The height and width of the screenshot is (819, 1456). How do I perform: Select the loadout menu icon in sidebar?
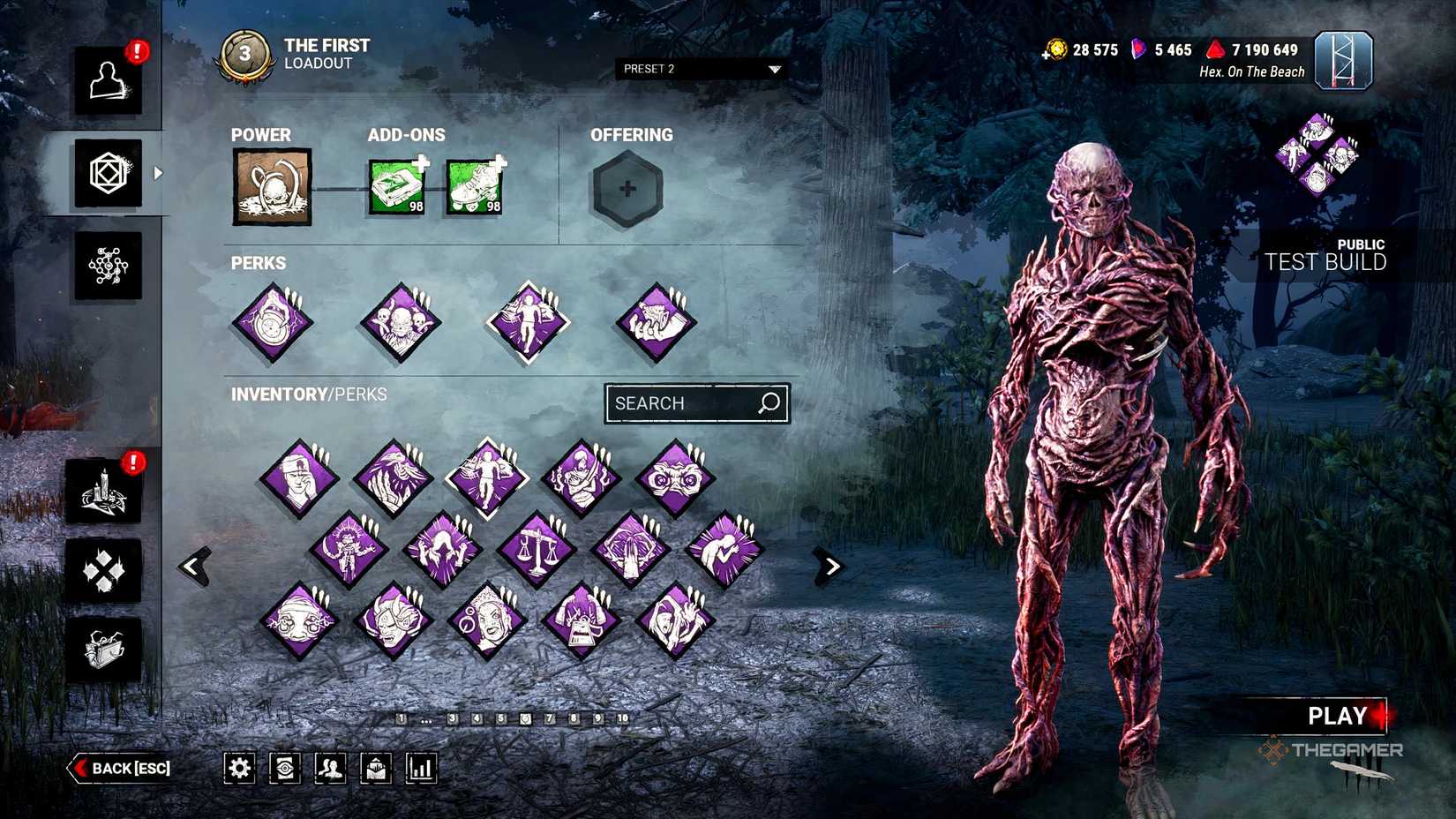(x=109, y=173)
